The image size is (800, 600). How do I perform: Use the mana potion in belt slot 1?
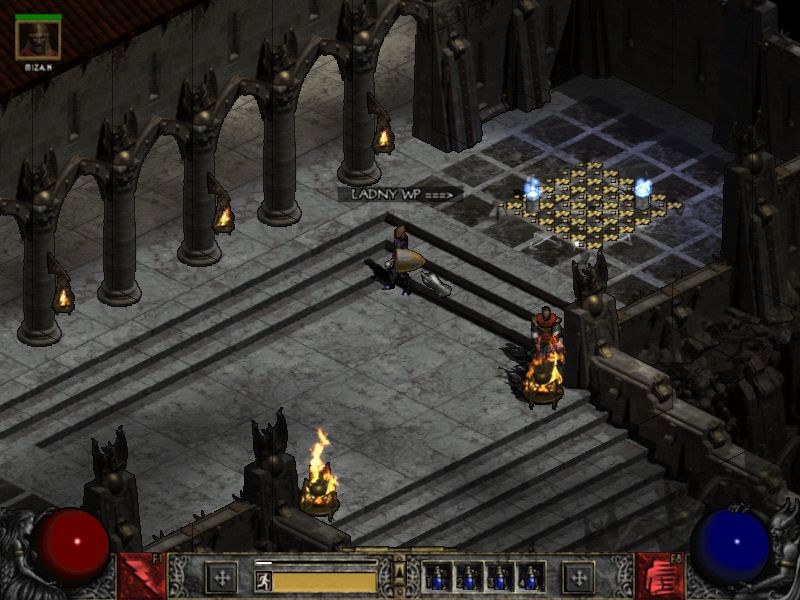click(x=438, y=577)
